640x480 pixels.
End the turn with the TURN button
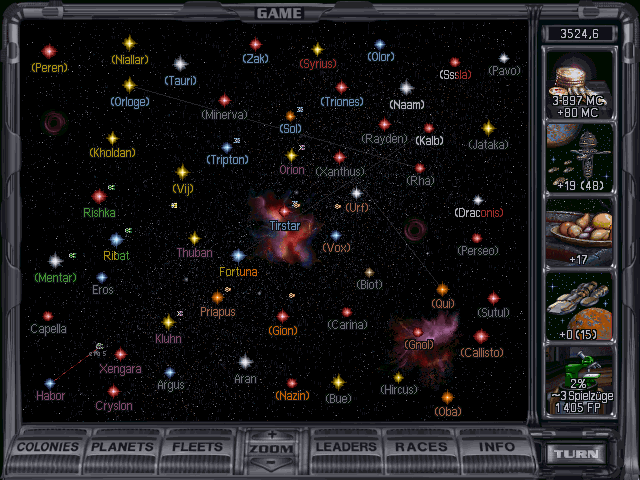(x=579, y=453)
